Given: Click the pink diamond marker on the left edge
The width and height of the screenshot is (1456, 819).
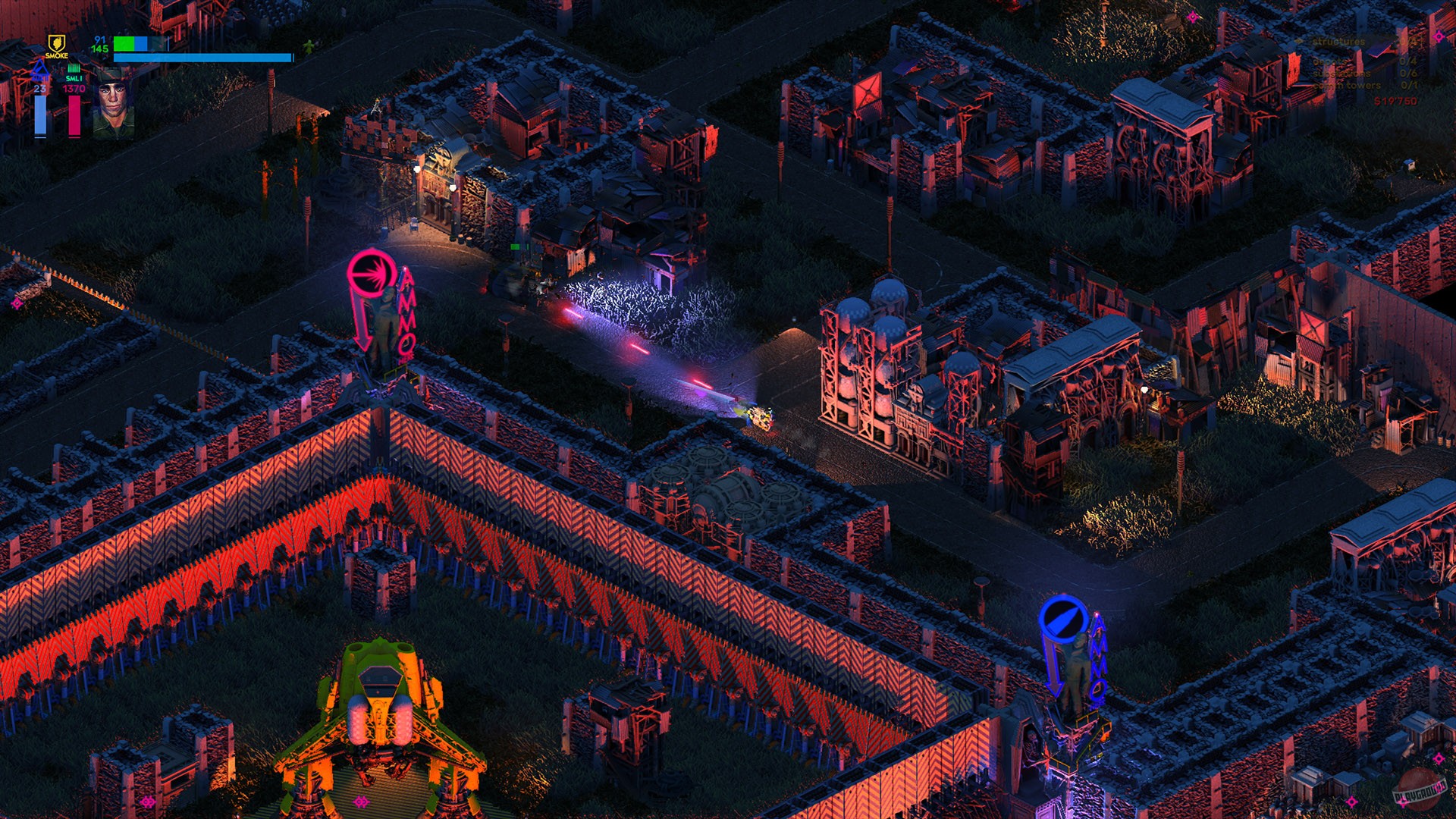Looking at the screenshot, I should (15, 303).
